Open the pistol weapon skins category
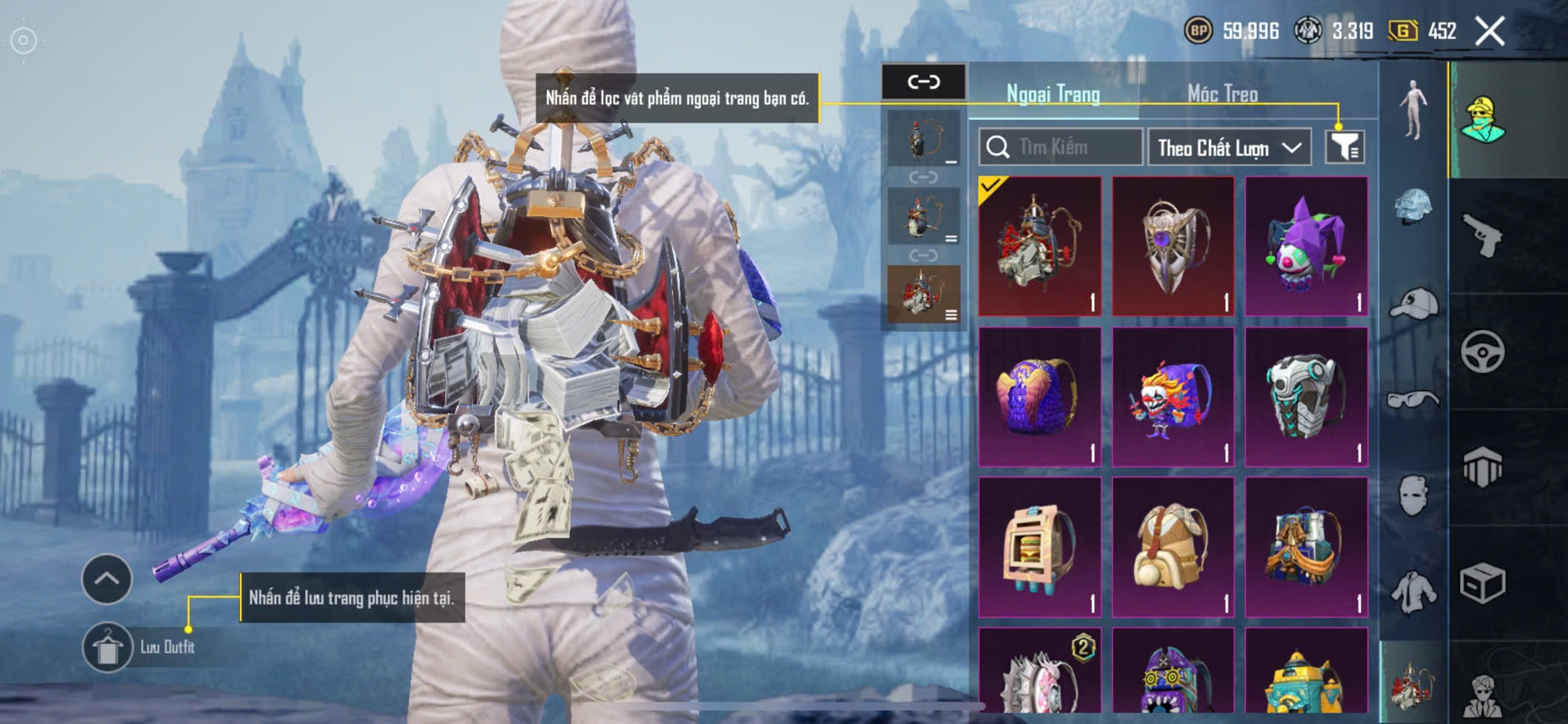Screen dimensions: 1568x724 (x=1482, y=236)
